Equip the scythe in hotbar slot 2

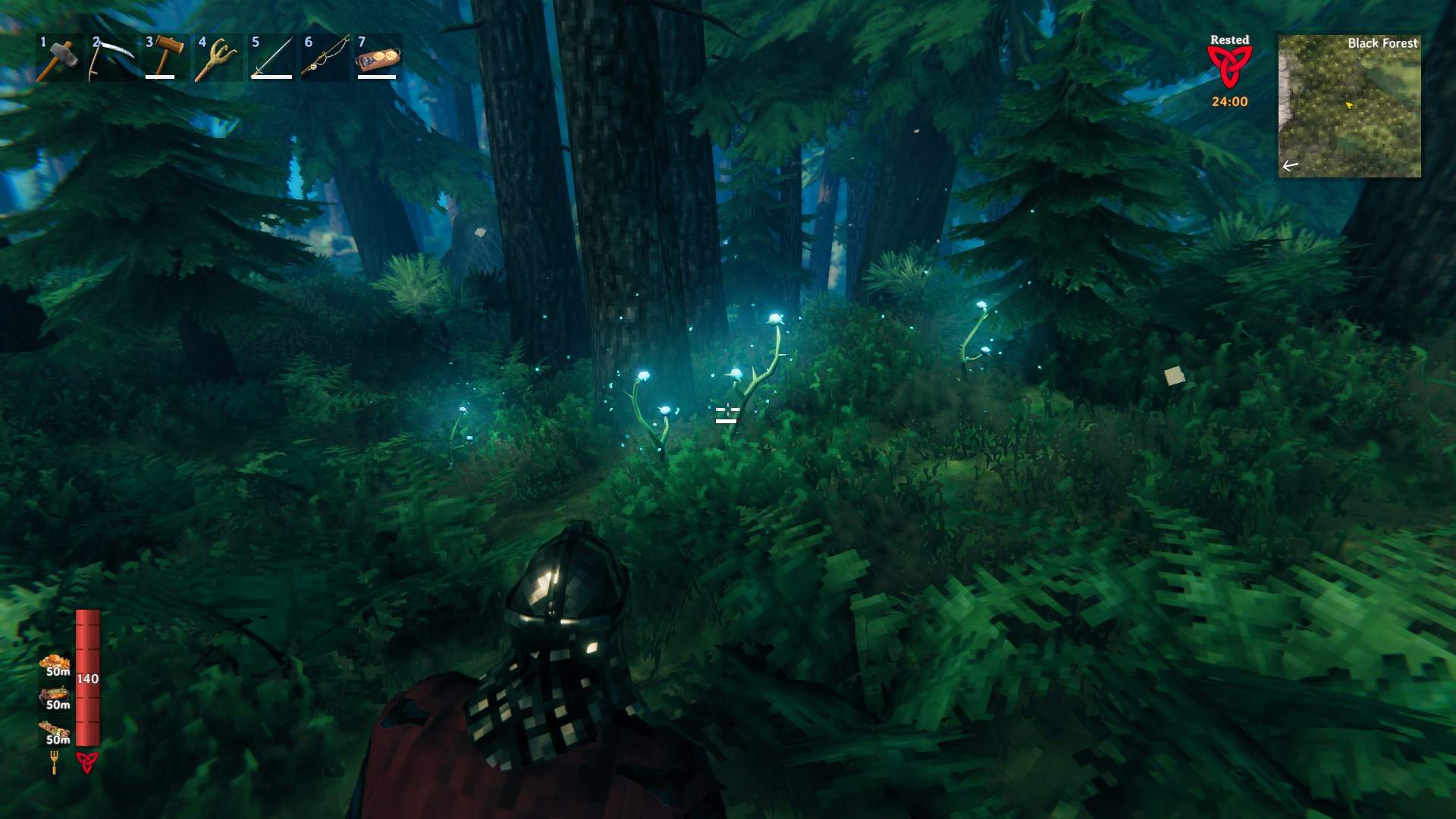click(112, 57)
